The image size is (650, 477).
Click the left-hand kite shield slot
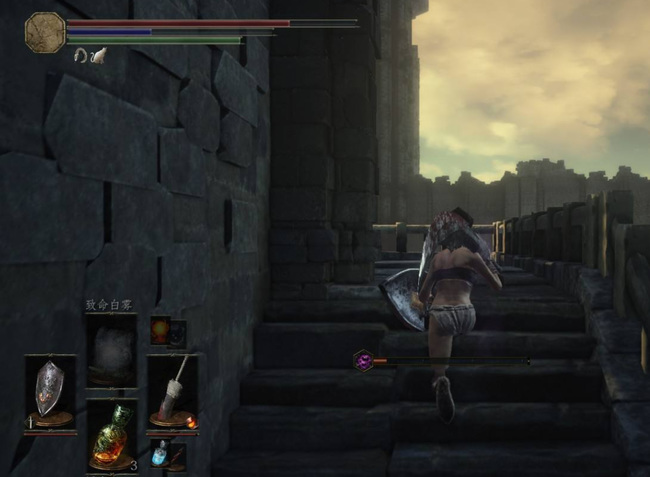point(49,388)
